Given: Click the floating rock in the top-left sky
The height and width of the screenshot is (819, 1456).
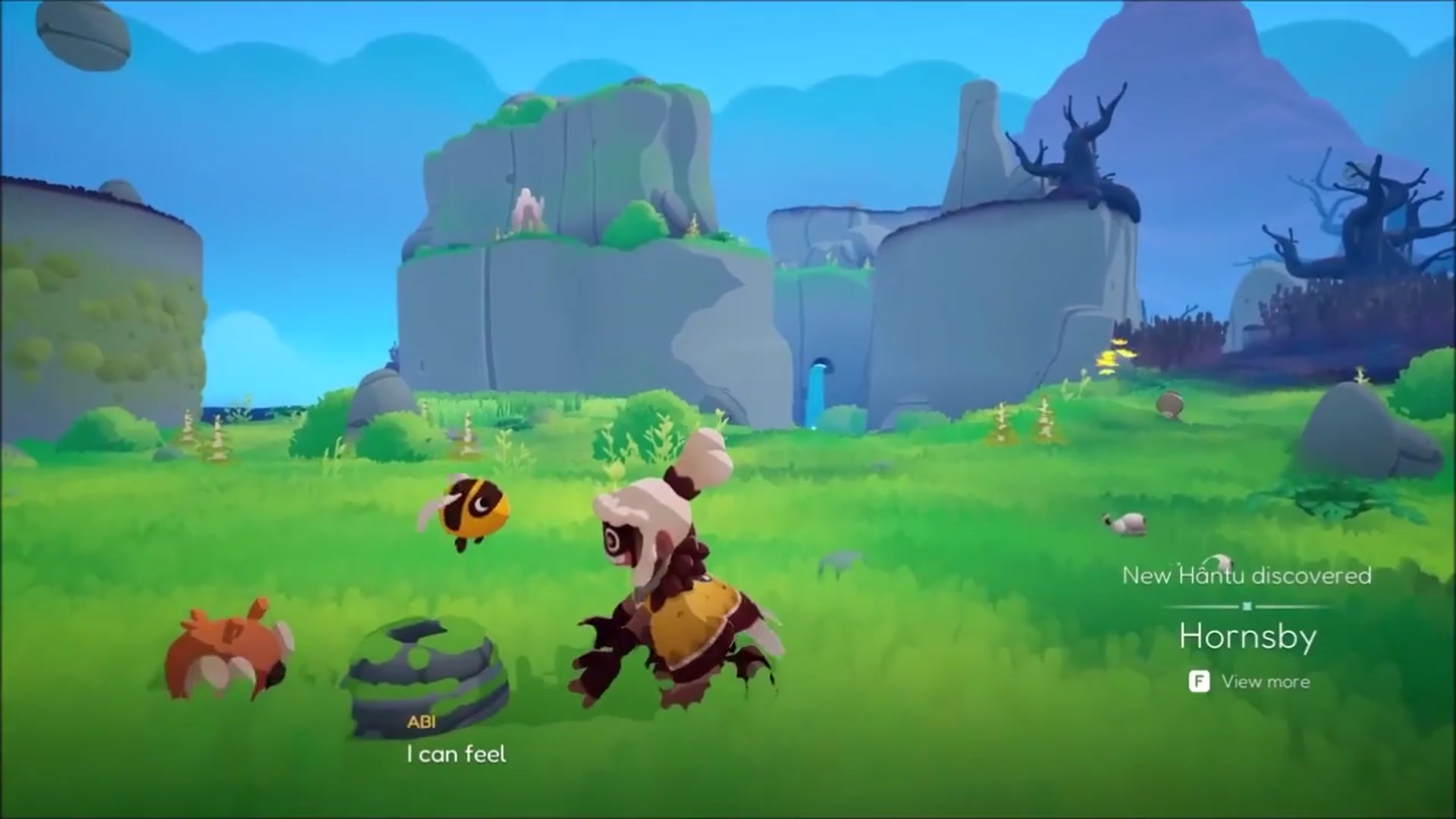Looking at the screenshot, I should (83, 34).
